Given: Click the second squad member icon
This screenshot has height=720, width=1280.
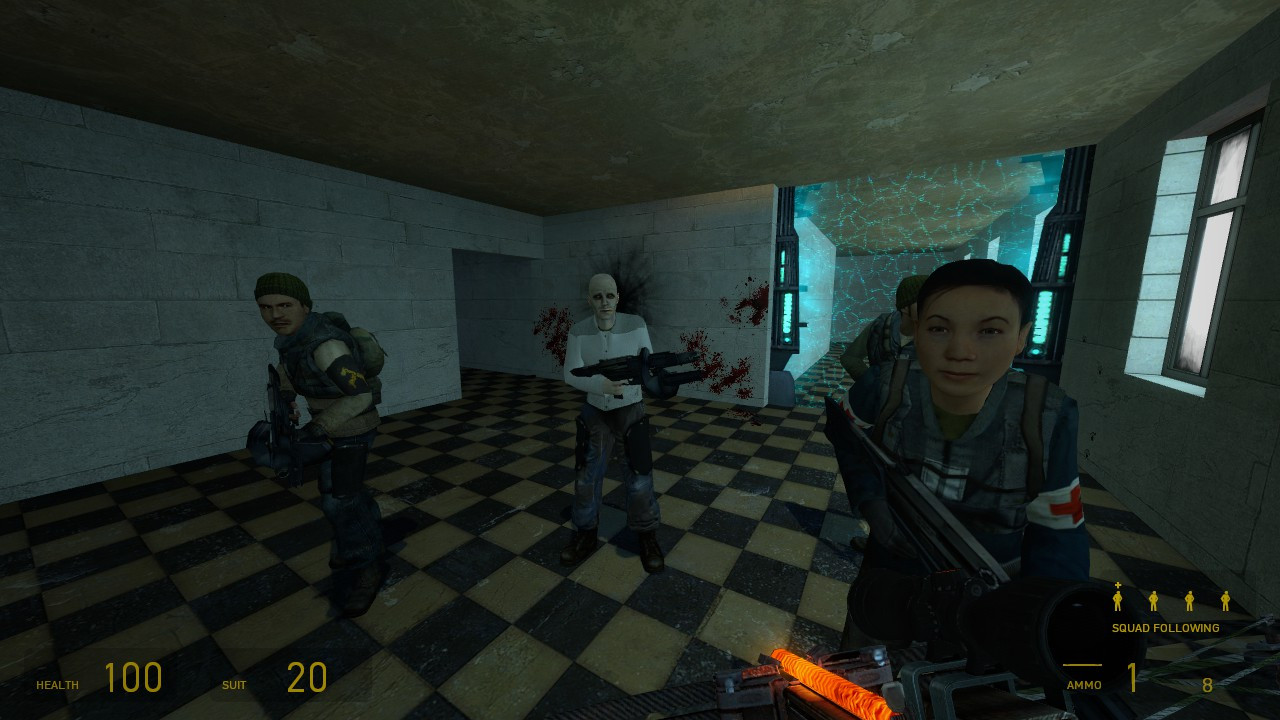Looking at the screenshot, I should click(x=1153, y=602).
